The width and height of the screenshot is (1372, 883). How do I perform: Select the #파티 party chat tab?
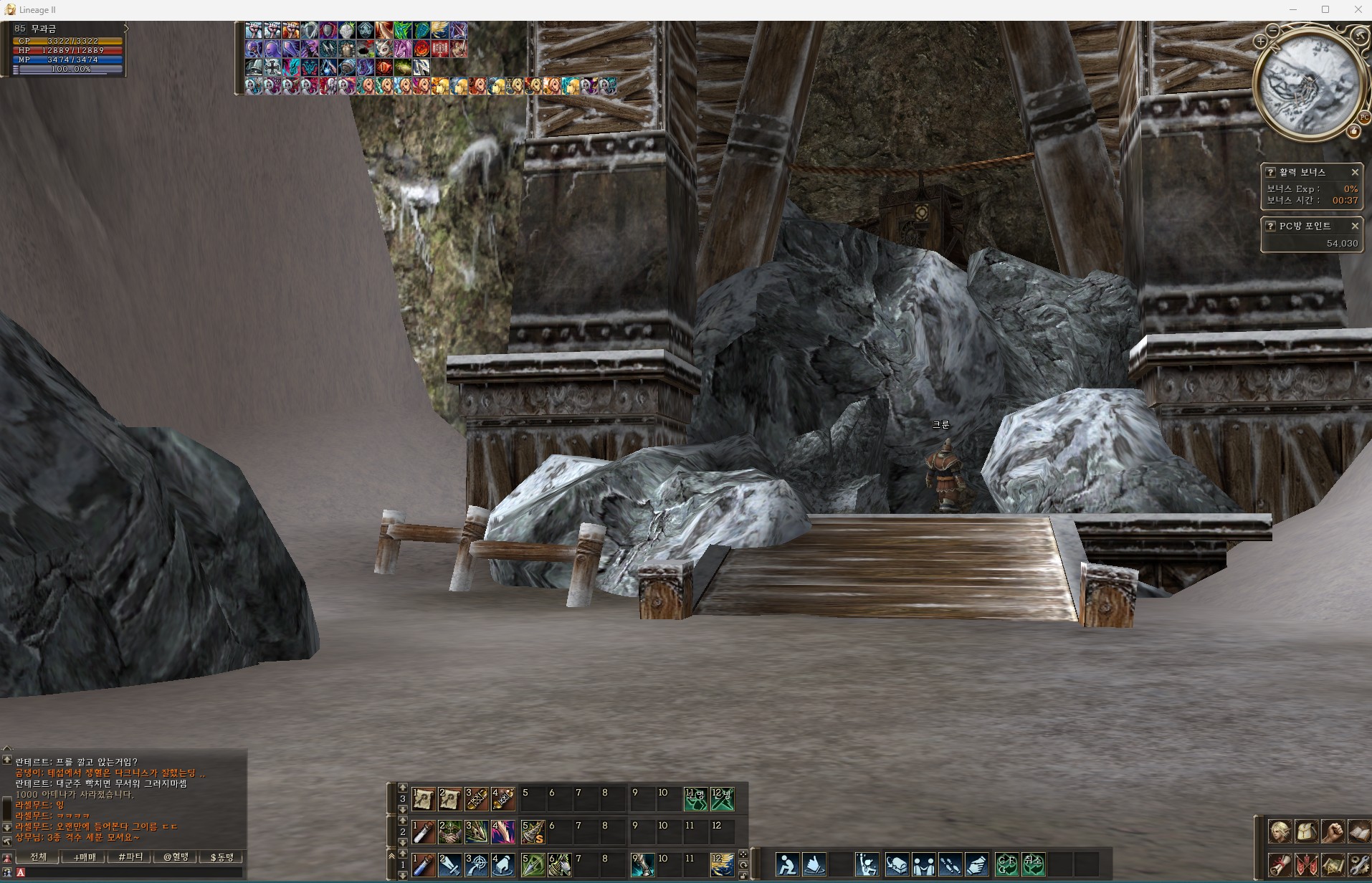[130, 857]
